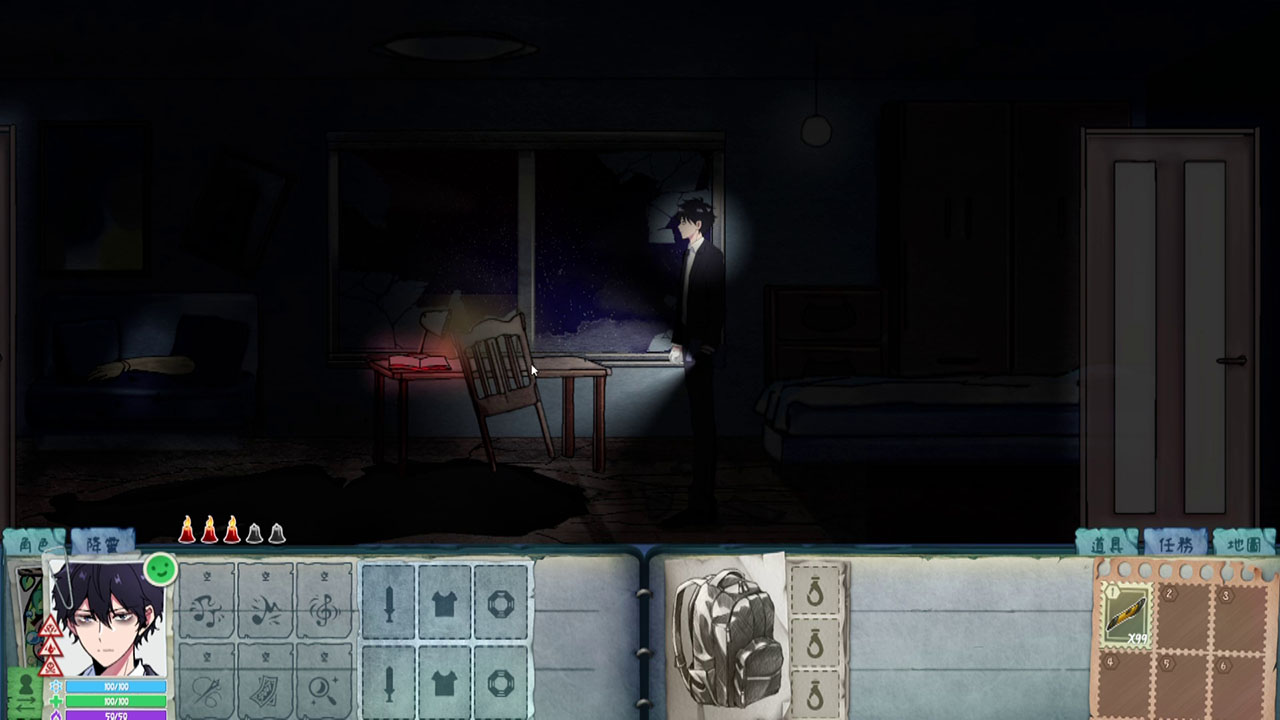Toggle the first lit candle
Image resolution: width=1280 pixels, height=720 pixels.
pyautogui.click(x=188, y=531)
